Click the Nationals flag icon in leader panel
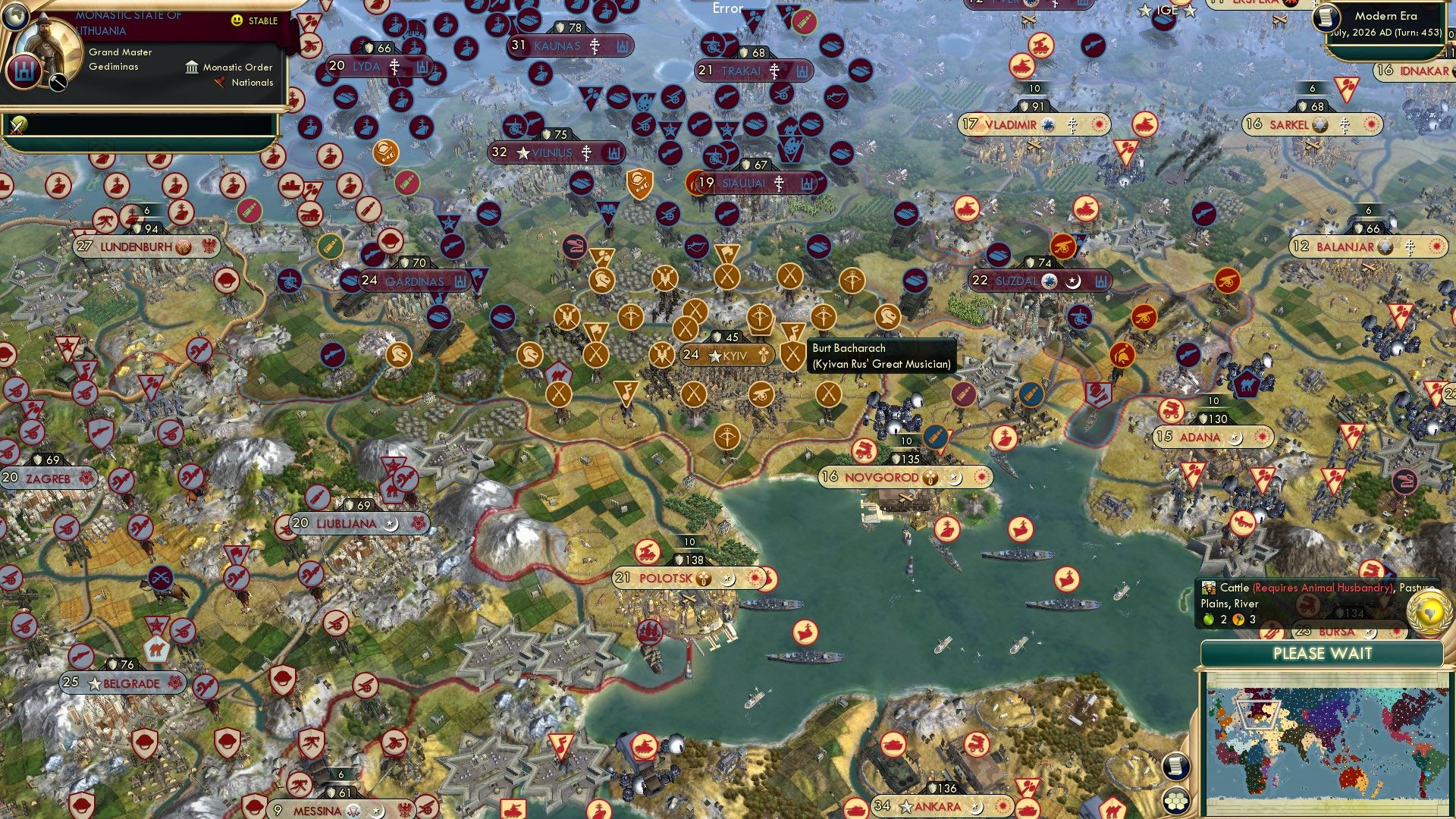Image resolution: width=1456 pixels, height=819 pixels. (220, 83)
